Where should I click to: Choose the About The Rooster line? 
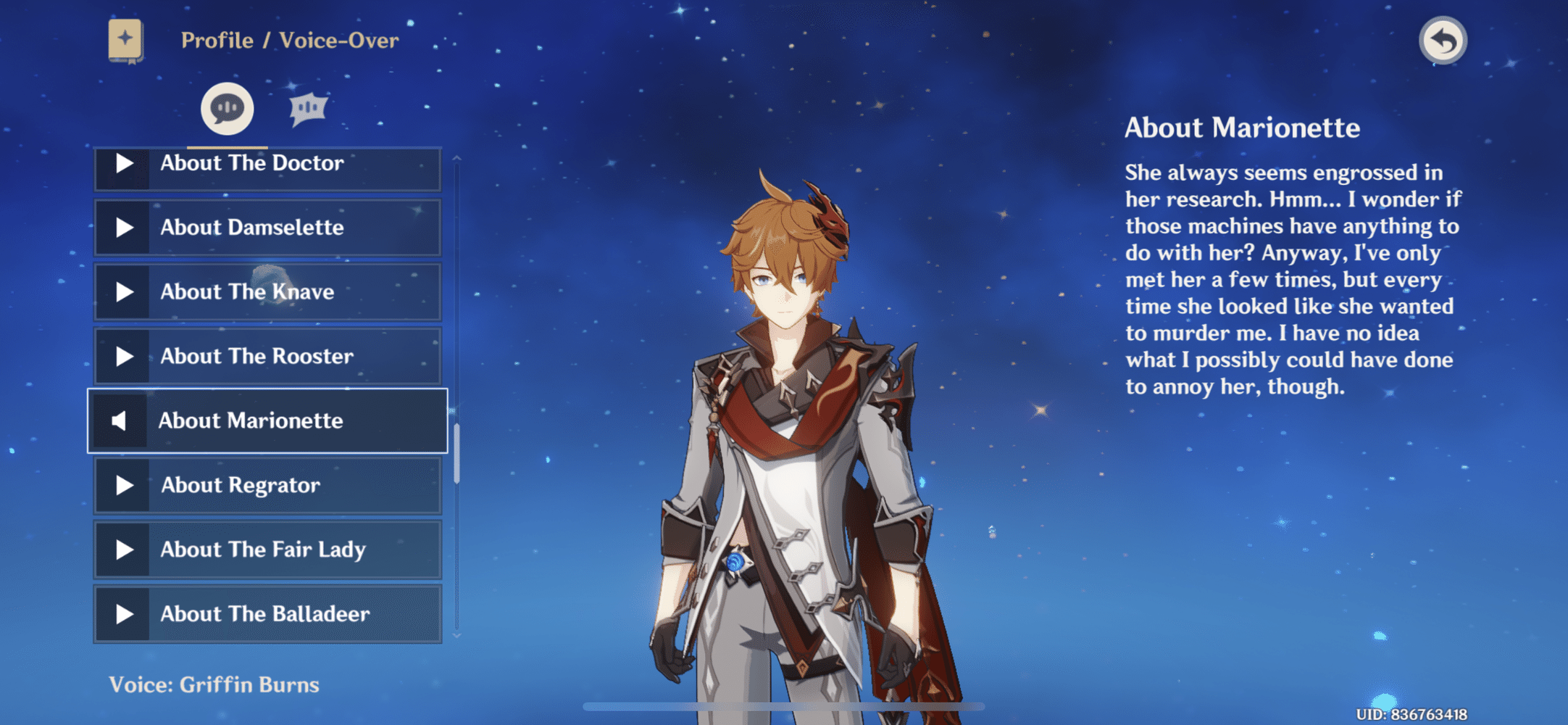point(267,357)
